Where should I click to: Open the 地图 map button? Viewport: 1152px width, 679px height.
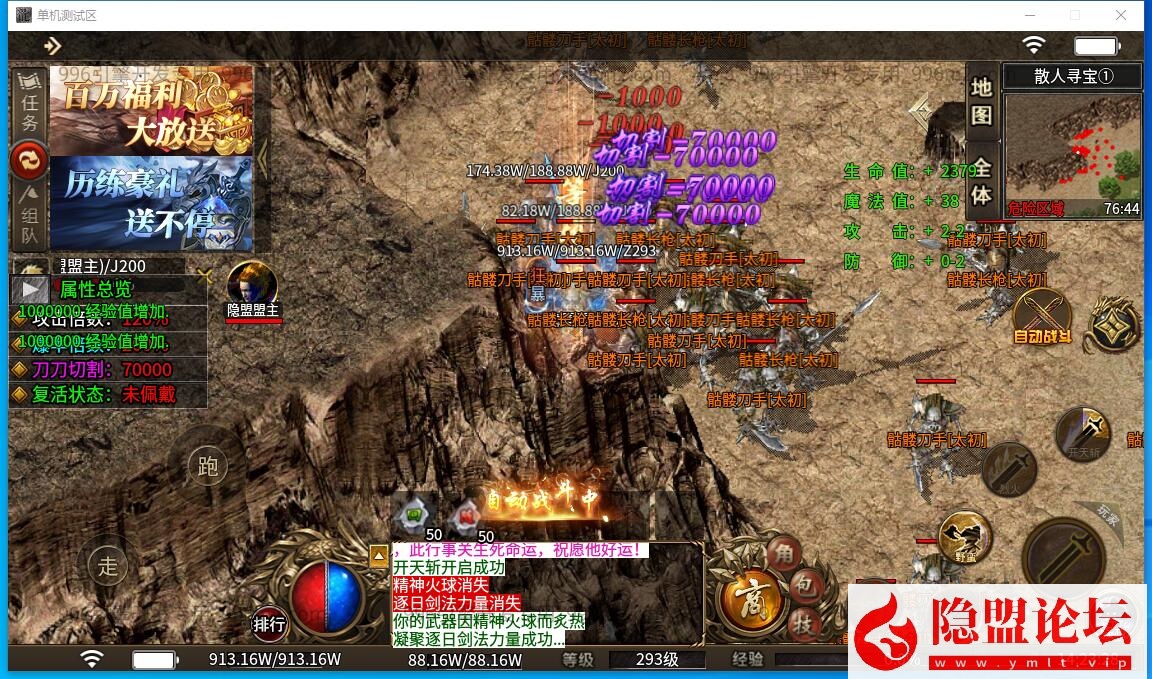coord(981,100)
